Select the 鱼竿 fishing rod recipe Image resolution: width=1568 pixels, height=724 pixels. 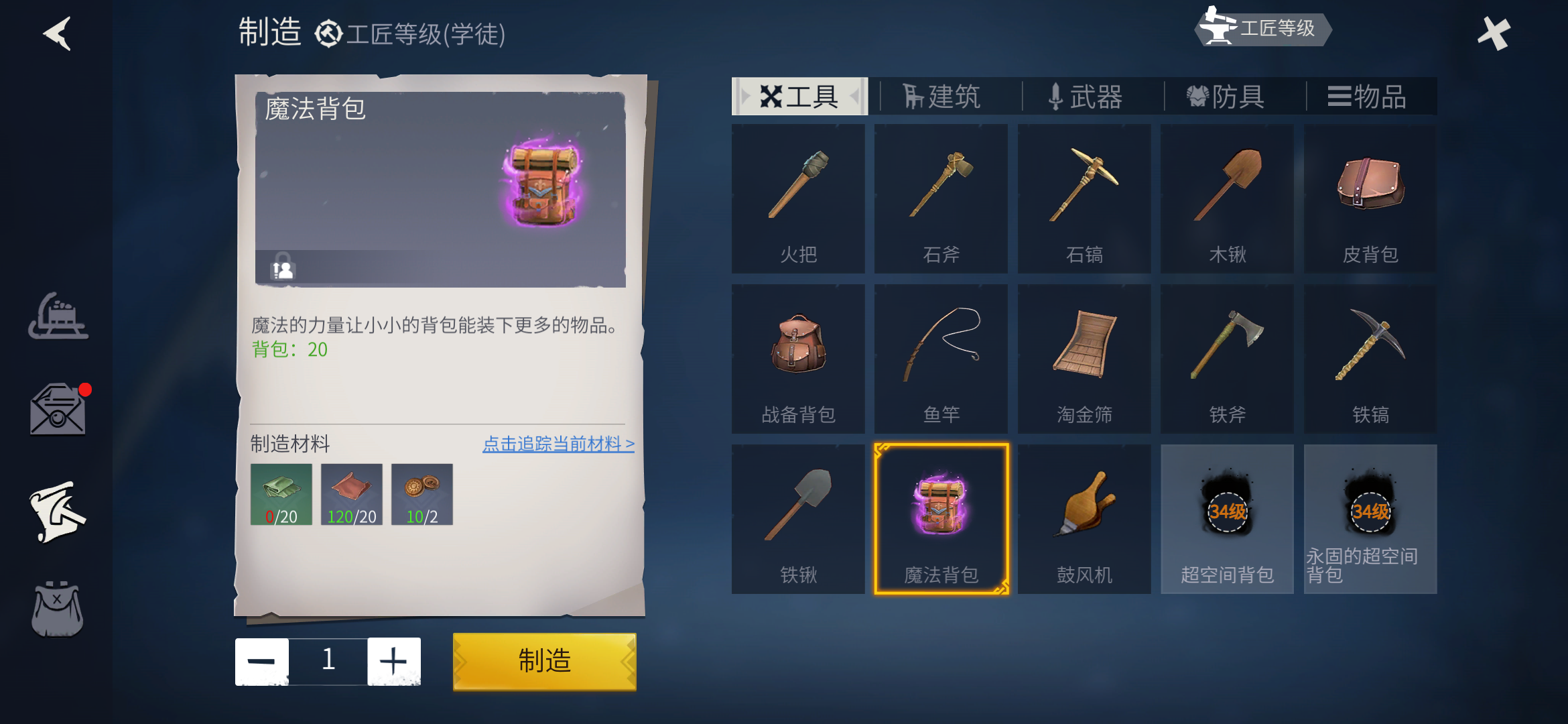click(941, 359)
